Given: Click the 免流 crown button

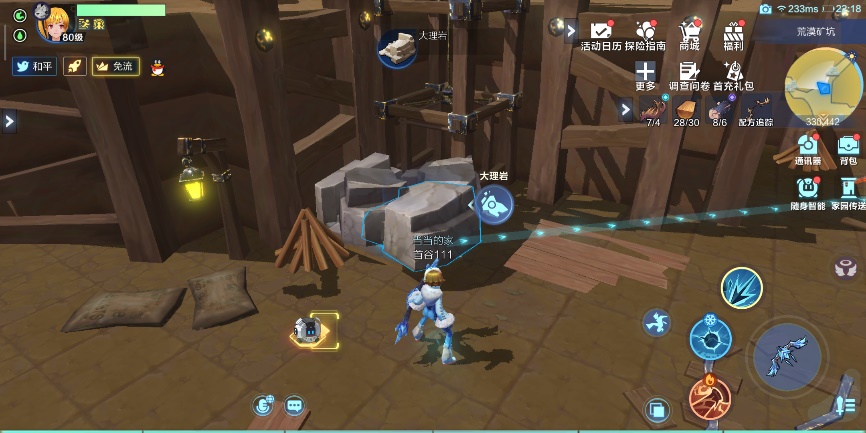Looking at the screenshot, I should click(x=114, y=66).
